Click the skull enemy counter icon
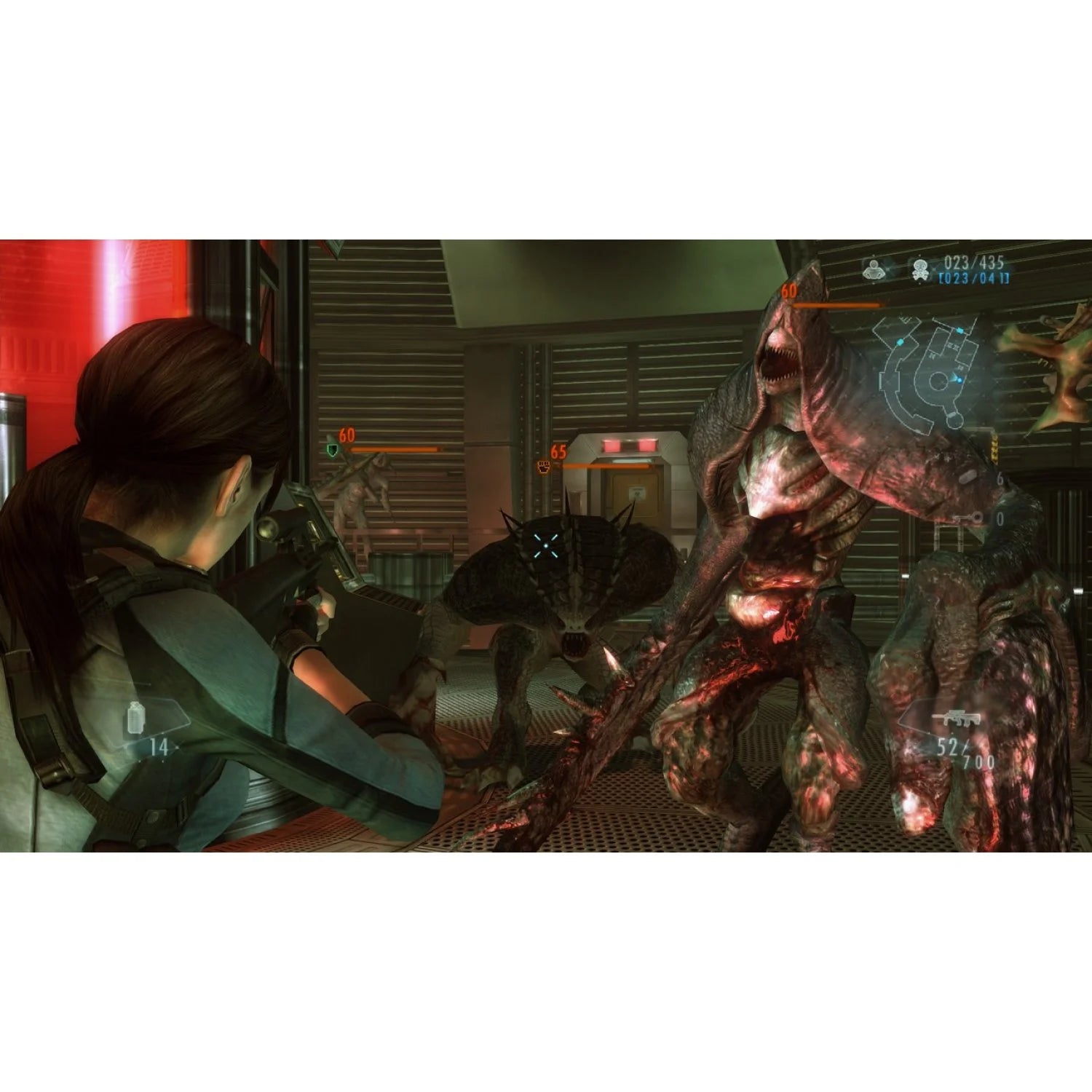 coord(922,269)
